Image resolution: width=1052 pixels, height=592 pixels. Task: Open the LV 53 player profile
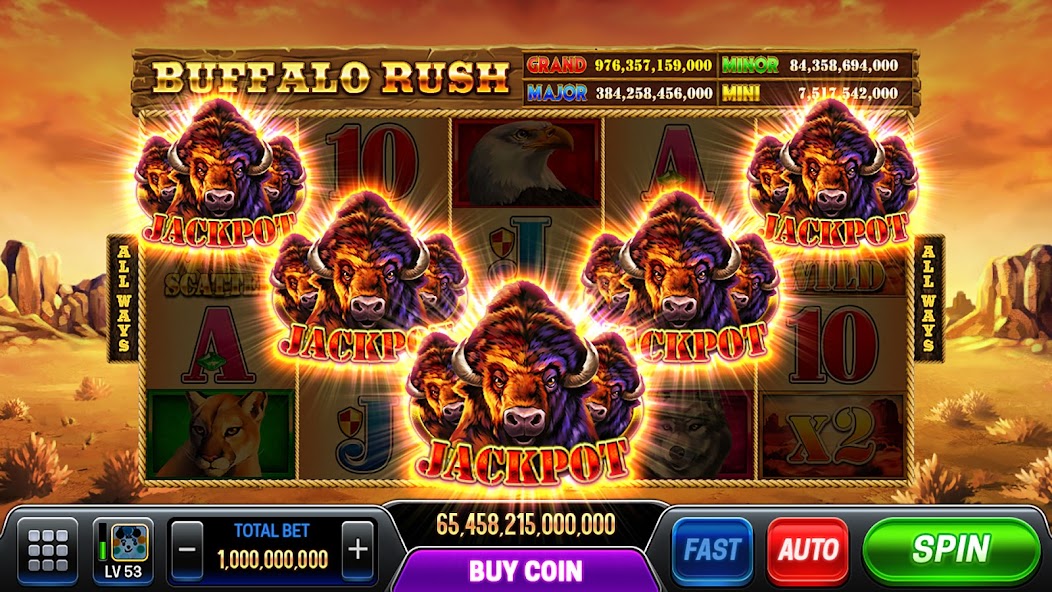(123, 550)
